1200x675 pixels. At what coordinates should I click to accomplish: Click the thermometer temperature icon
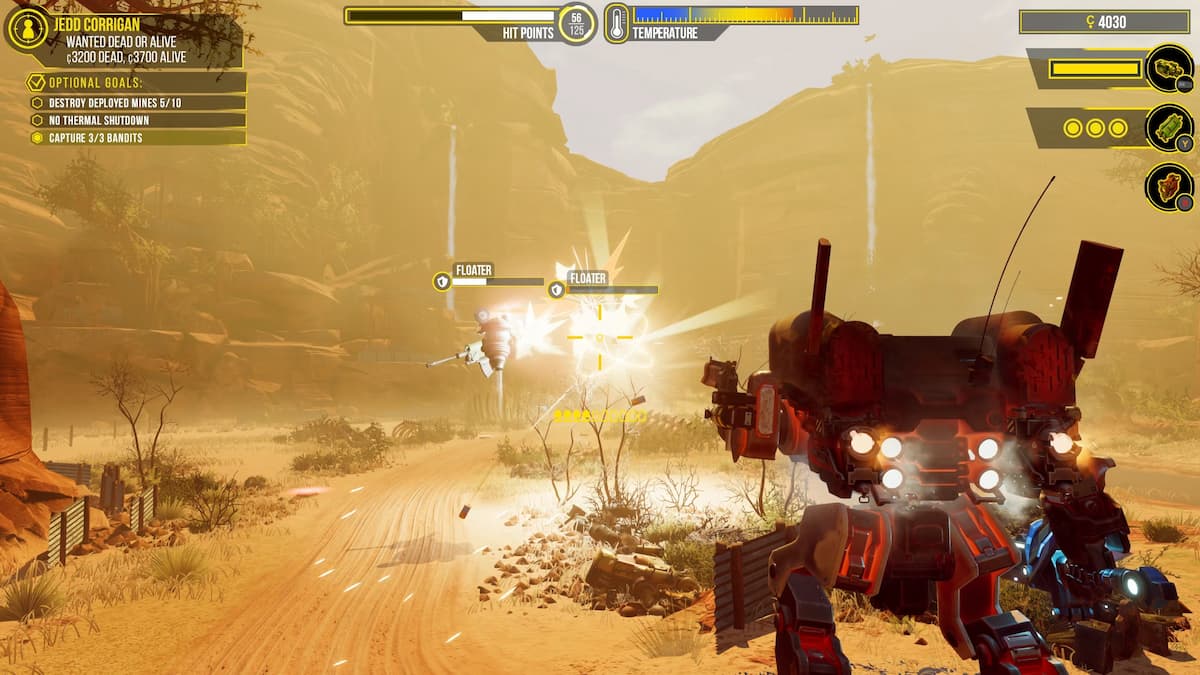(616, 23)
